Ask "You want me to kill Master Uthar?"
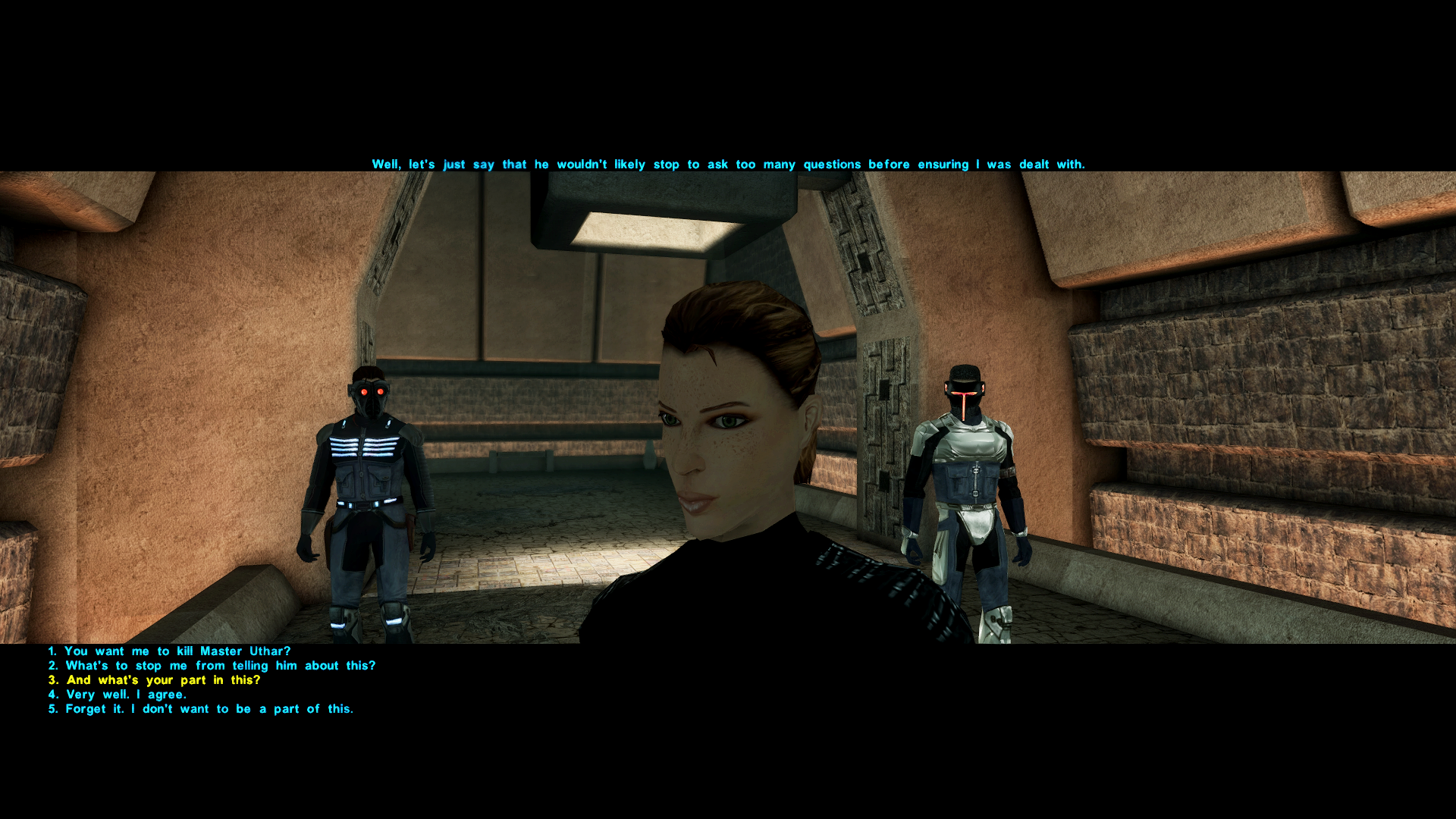This screenshot has width=1456, height=819. 177,651
